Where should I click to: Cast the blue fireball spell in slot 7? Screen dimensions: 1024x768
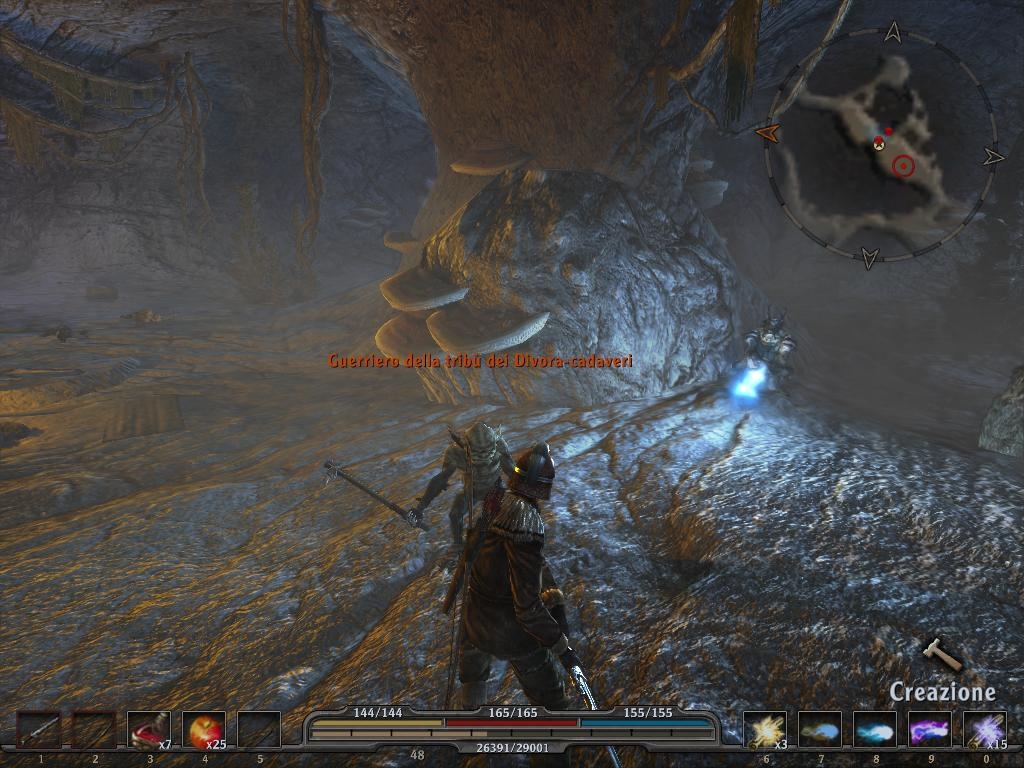pos(820,730)
